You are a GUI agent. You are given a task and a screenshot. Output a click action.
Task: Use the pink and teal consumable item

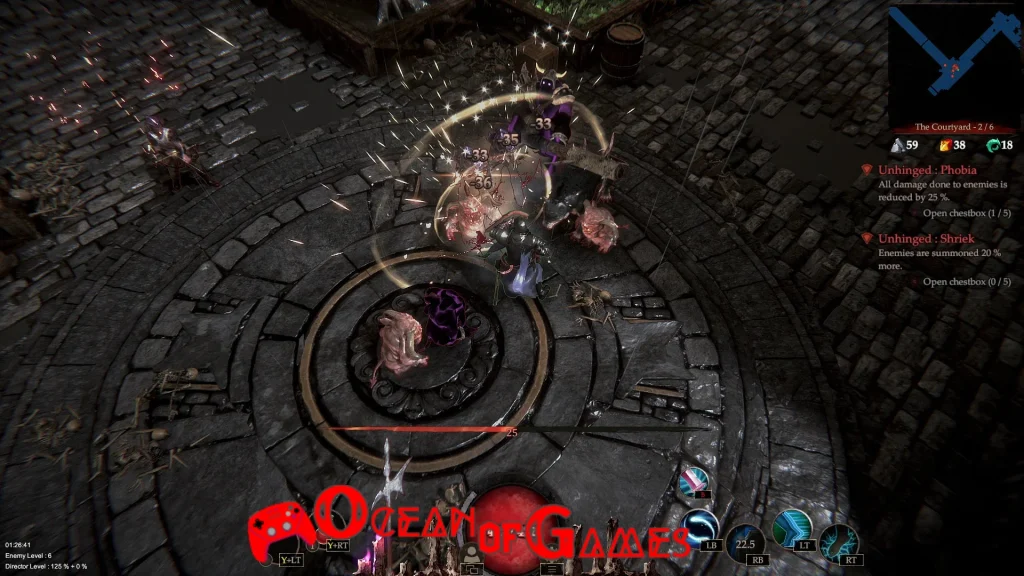coord(694,484)
